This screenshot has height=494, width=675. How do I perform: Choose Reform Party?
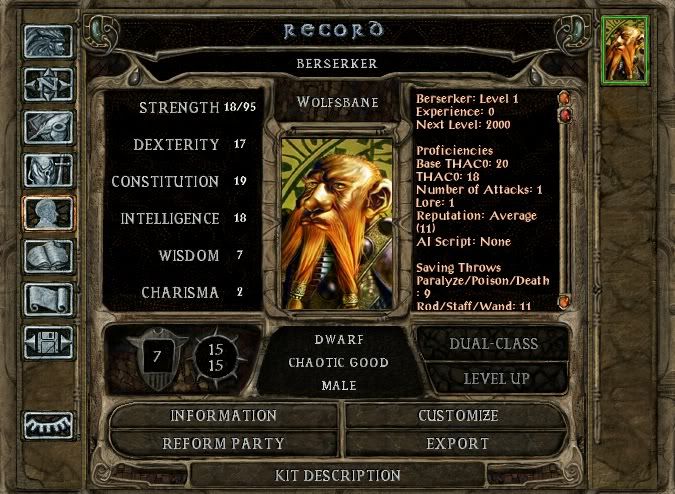coord(223,443)
